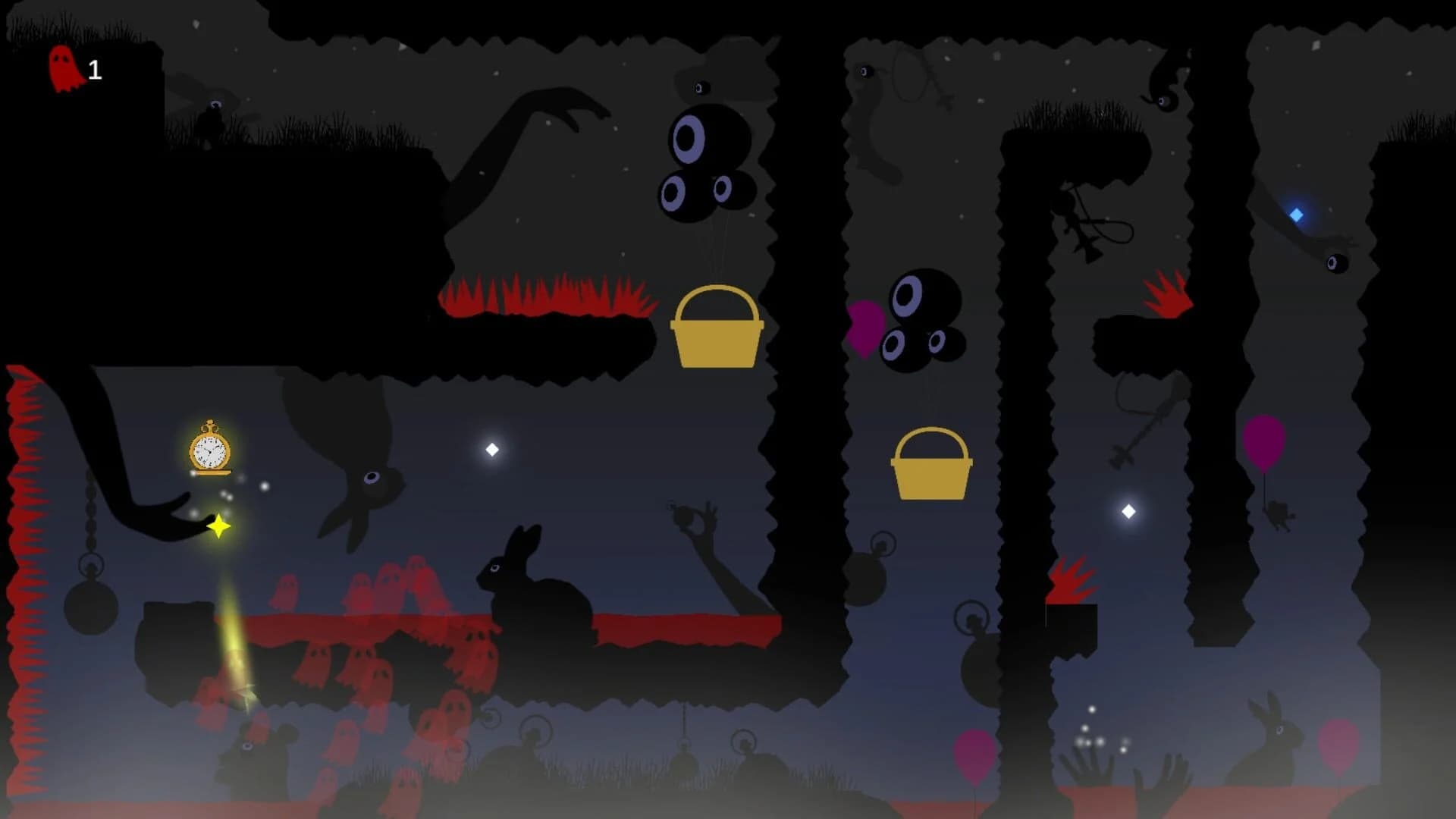
Task: Select the blue diamond gem
Action: point(1294,215)
